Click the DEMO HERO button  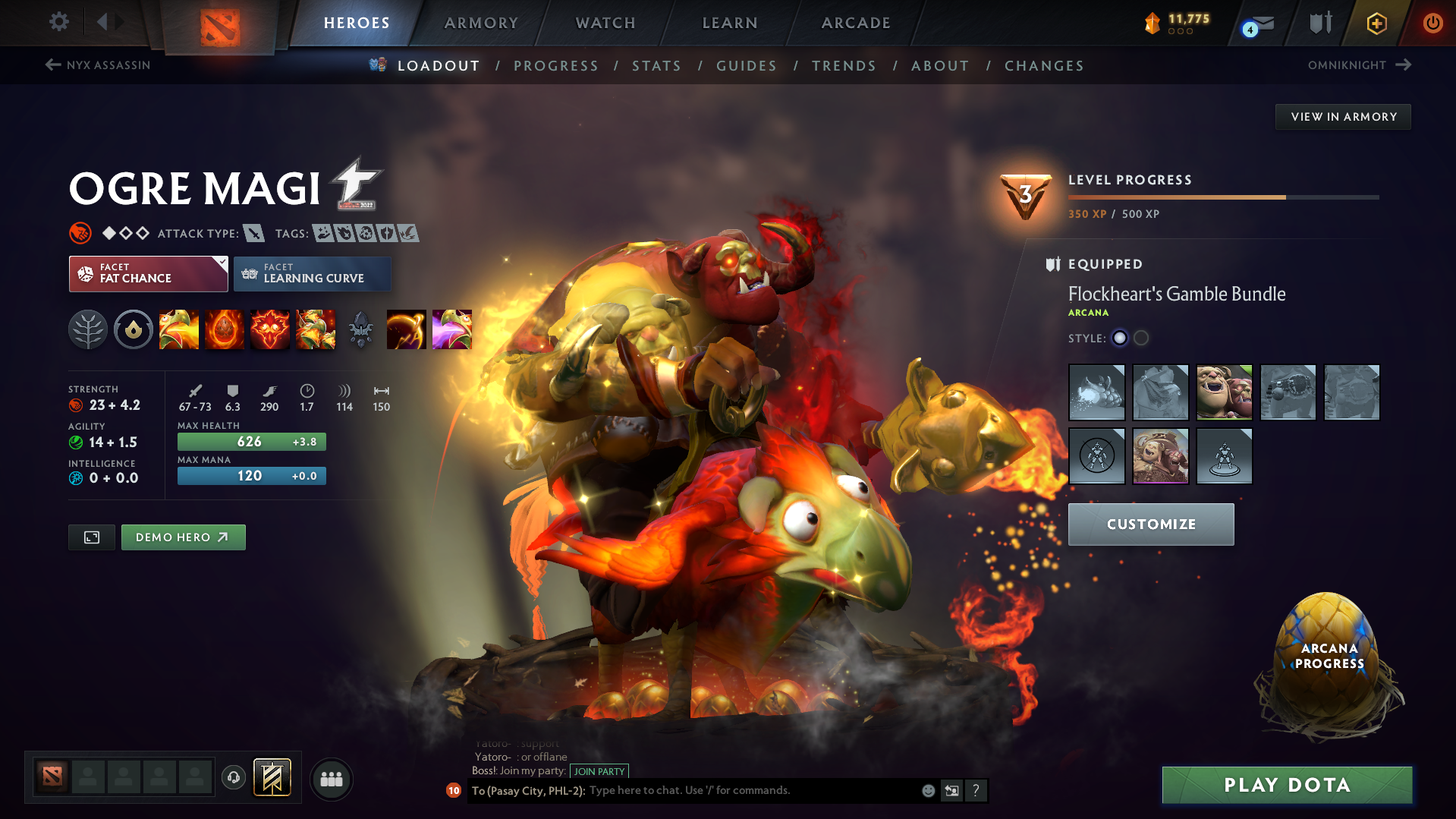point(183,537)
